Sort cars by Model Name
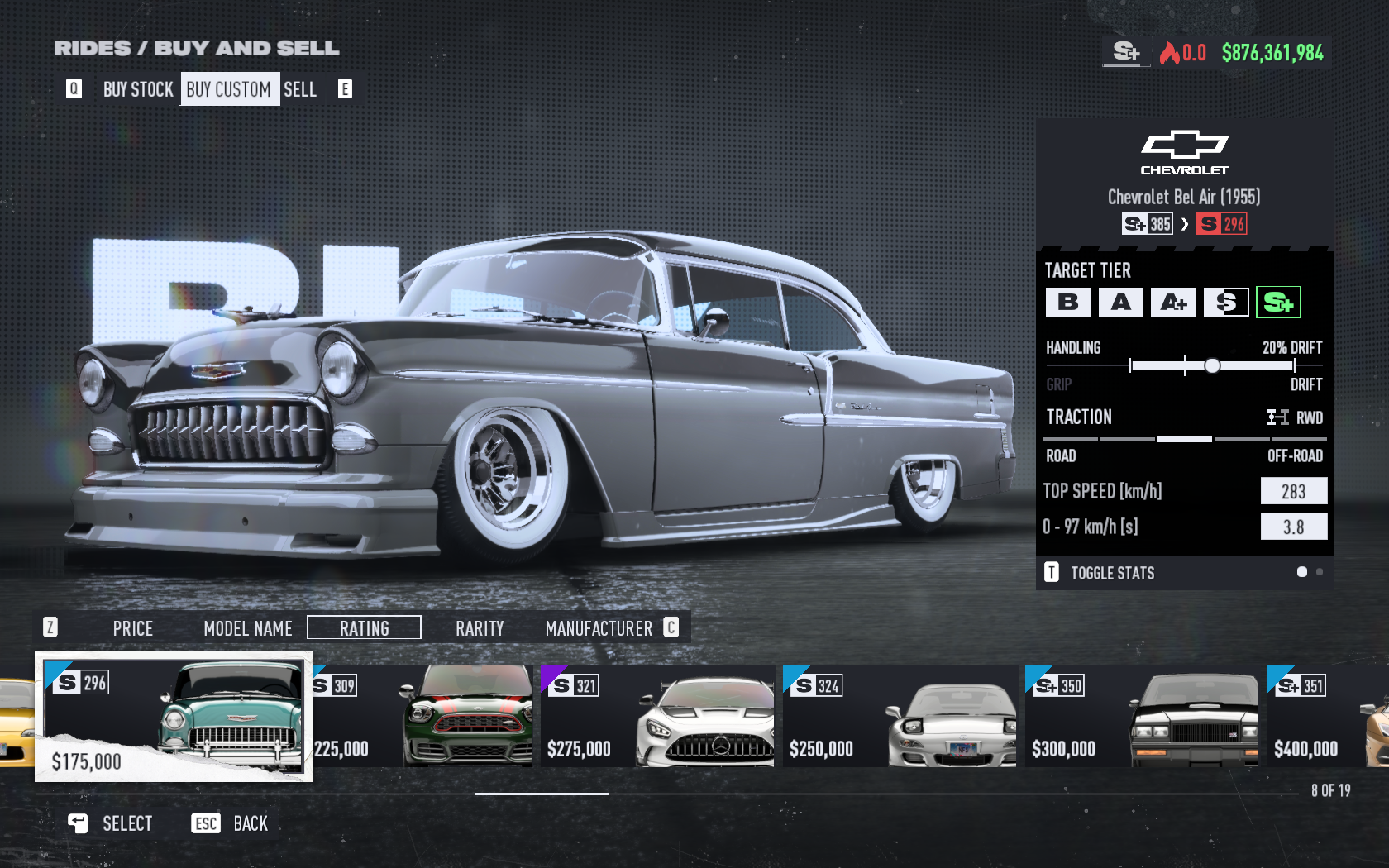Viewport: 1389px width, 868px height. pos(248,628)
